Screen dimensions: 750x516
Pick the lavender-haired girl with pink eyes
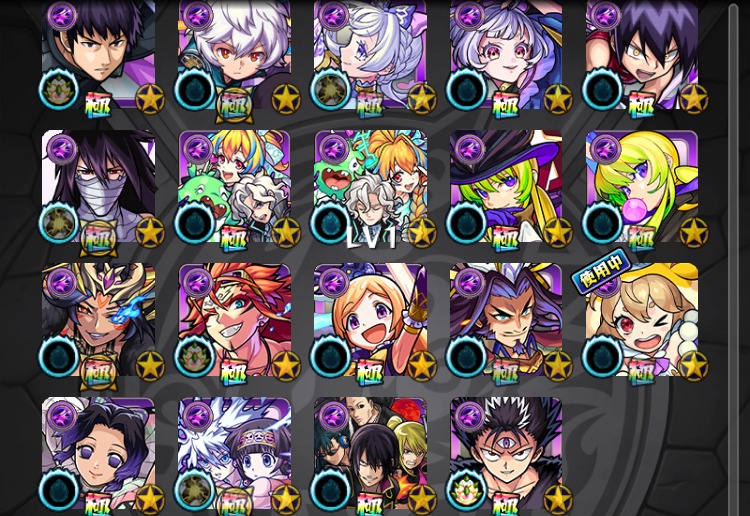click(x=506, y=55)
